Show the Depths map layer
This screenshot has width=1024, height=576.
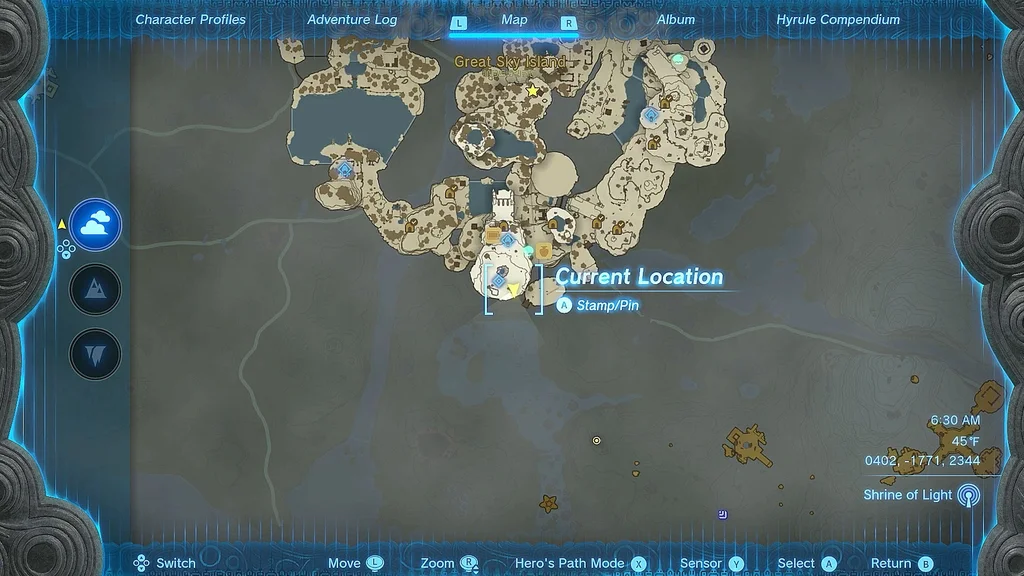[96, 354]
